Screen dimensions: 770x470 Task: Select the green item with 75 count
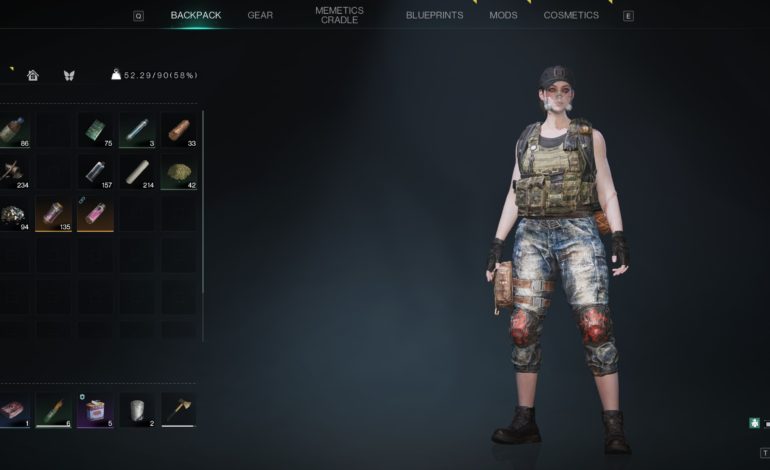[x=94, y=130]
